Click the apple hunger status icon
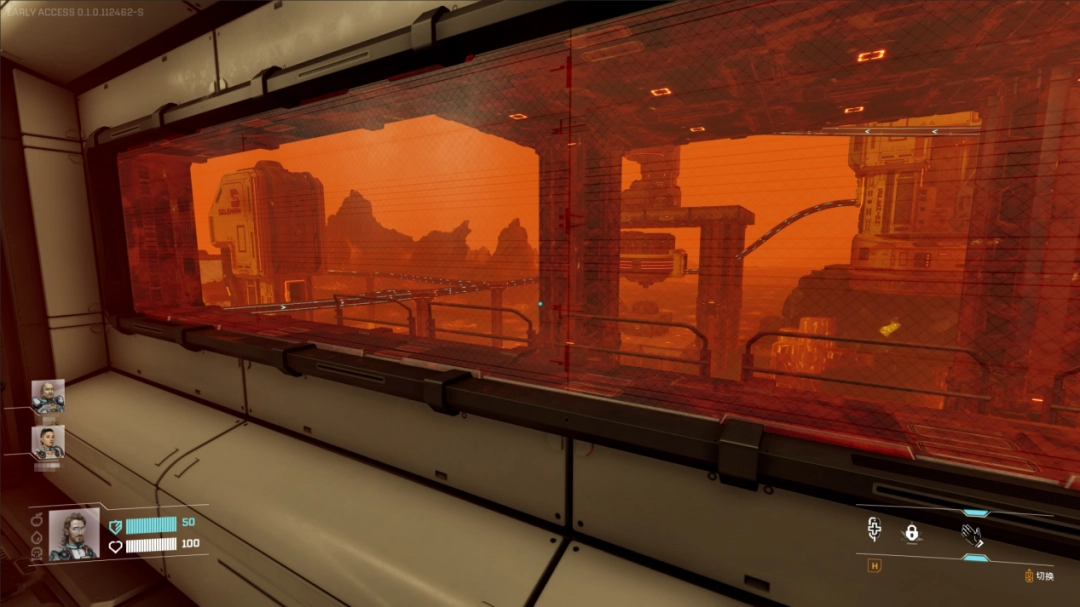 point(37,519)
